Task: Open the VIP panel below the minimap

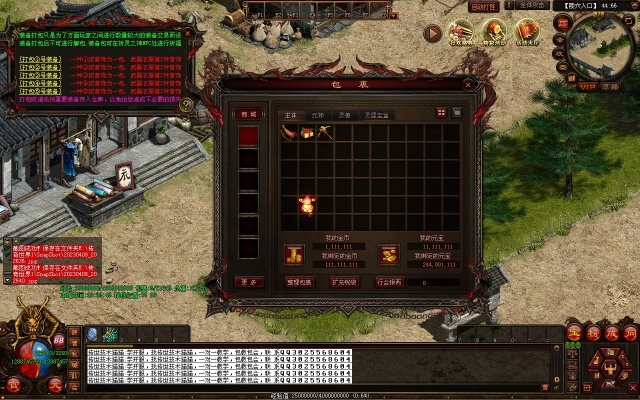Action: point(586,87)
